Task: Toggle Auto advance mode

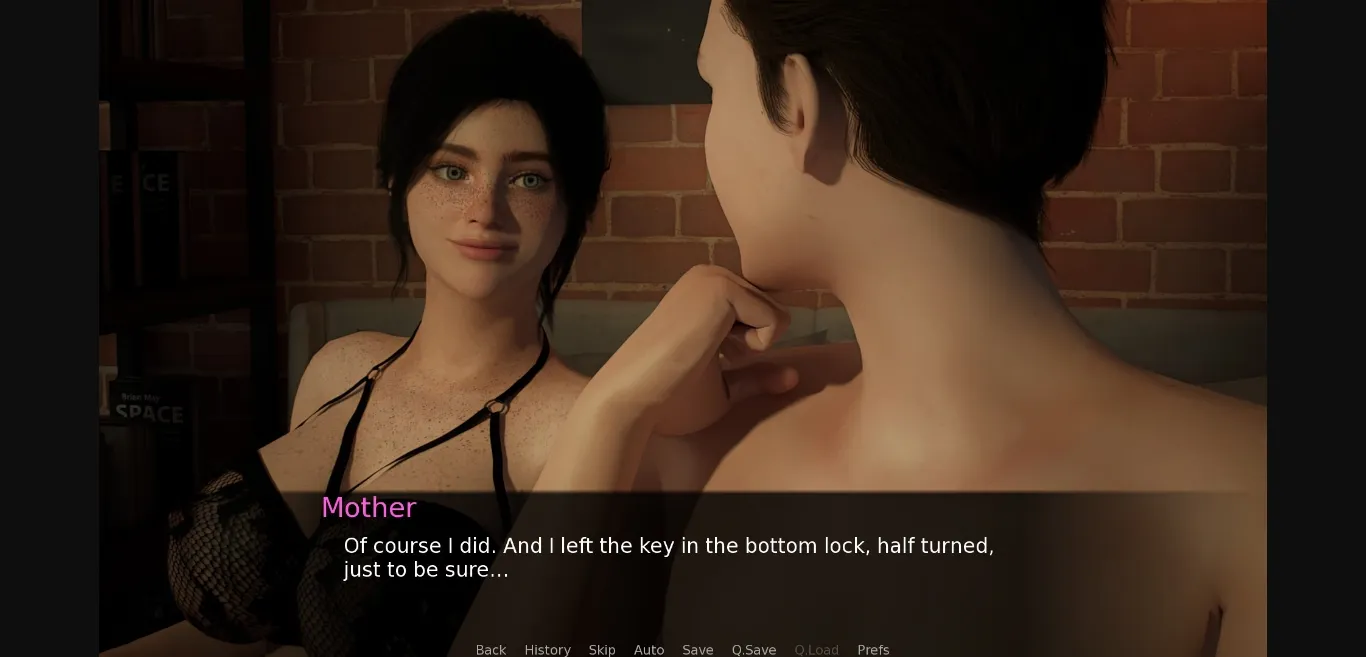Action: (x=649, y=649)
